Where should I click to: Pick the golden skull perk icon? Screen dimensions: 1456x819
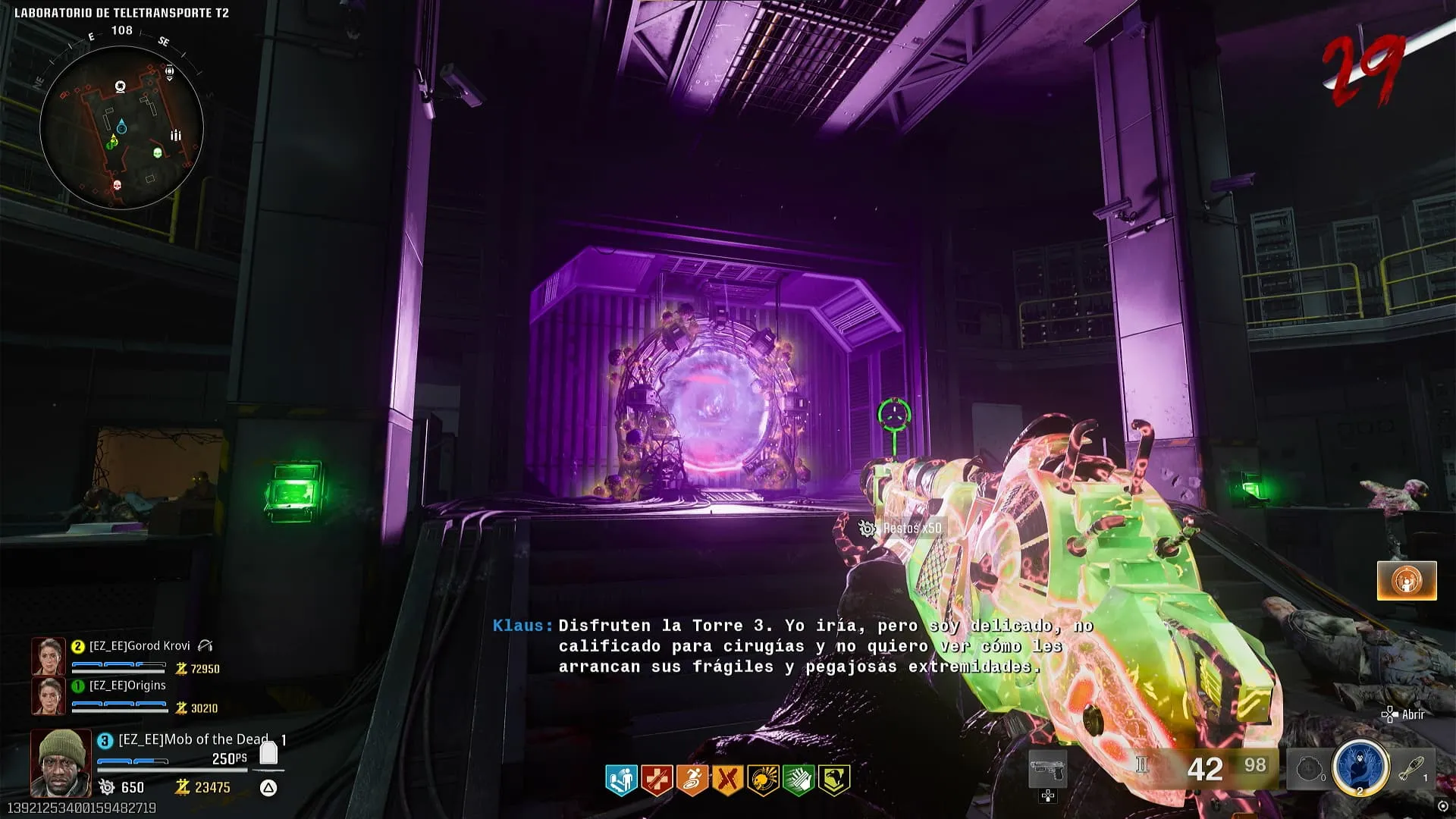coord(763,780)
